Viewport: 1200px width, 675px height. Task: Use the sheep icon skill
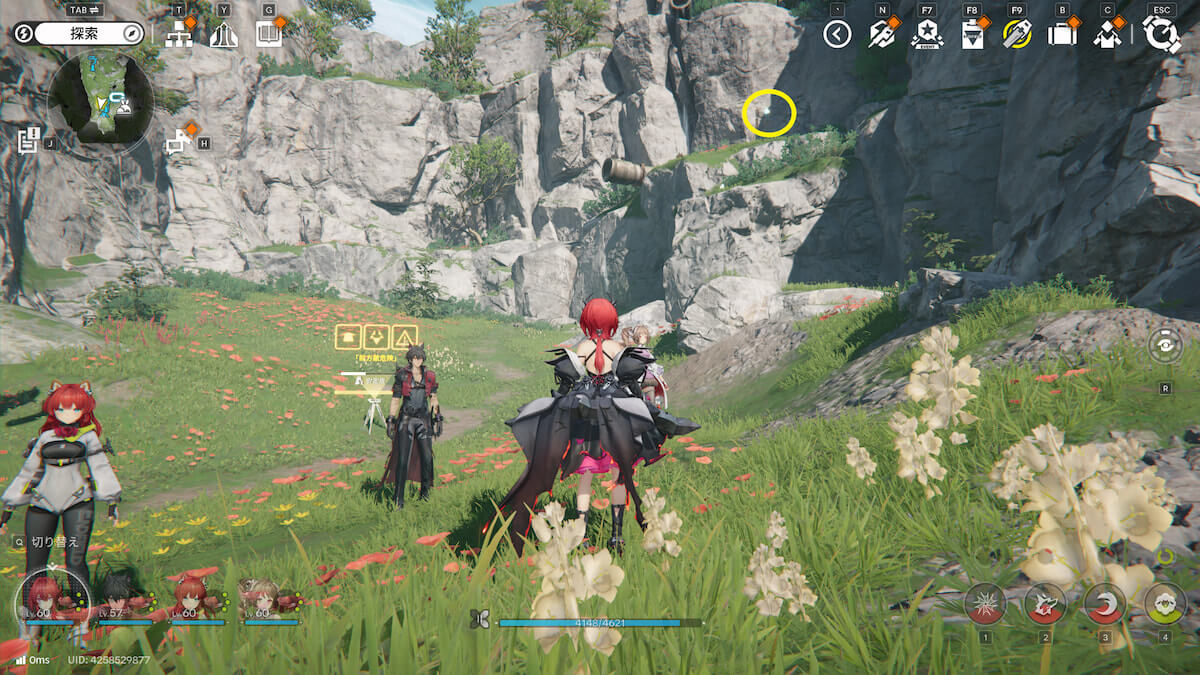[x=1164, y=603]
